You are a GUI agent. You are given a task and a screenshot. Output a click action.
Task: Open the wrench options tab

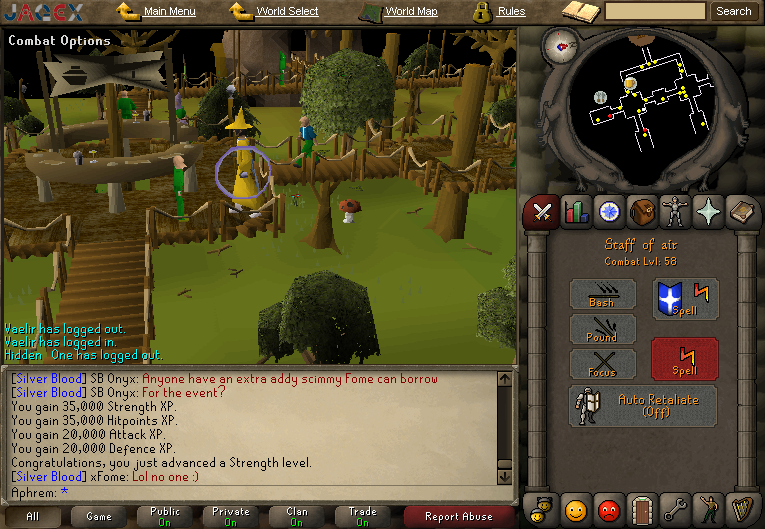pos(677,510)
